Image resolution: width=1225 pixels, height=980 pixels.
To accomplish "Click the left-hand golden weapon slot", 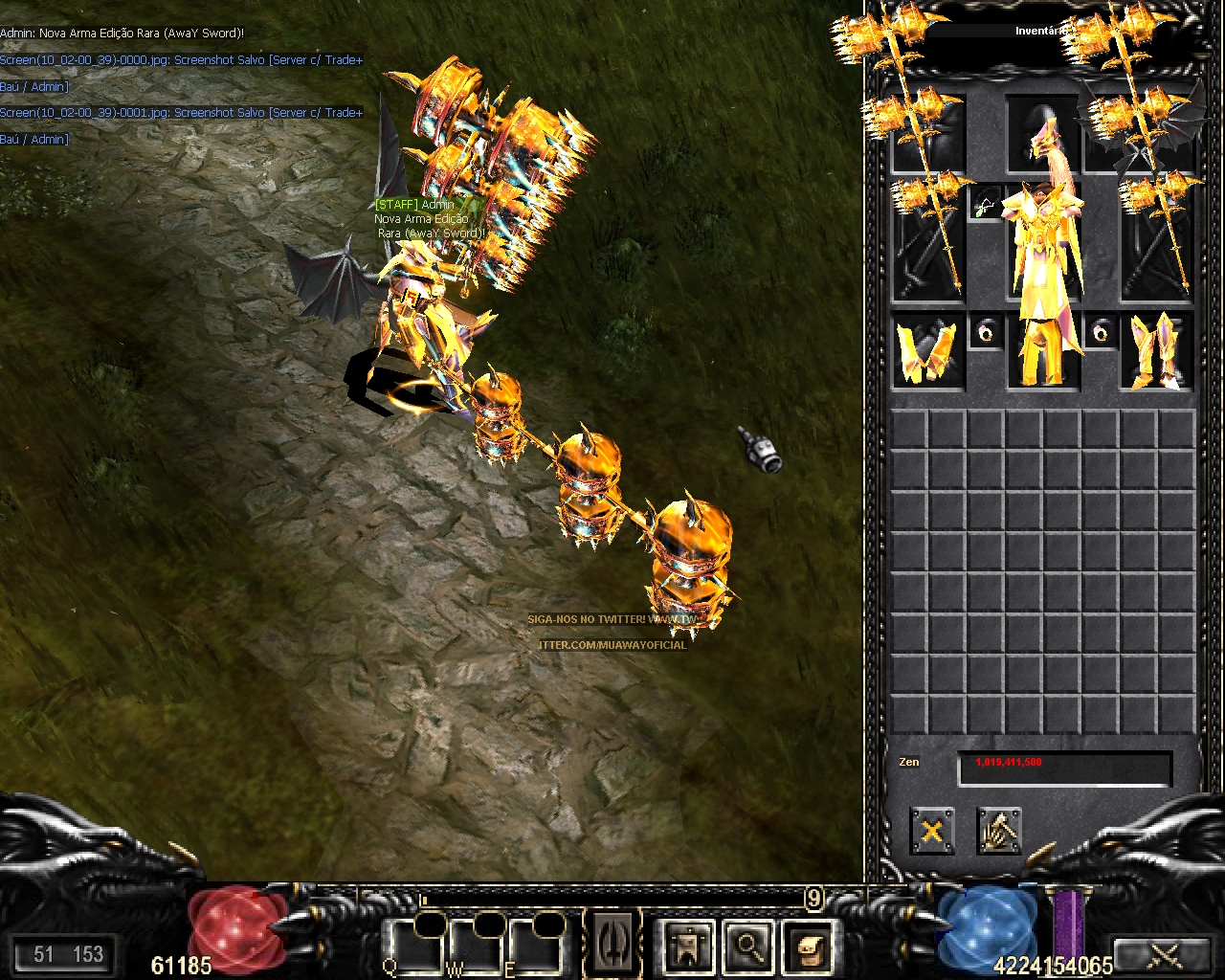I will [x=927, y=239].
